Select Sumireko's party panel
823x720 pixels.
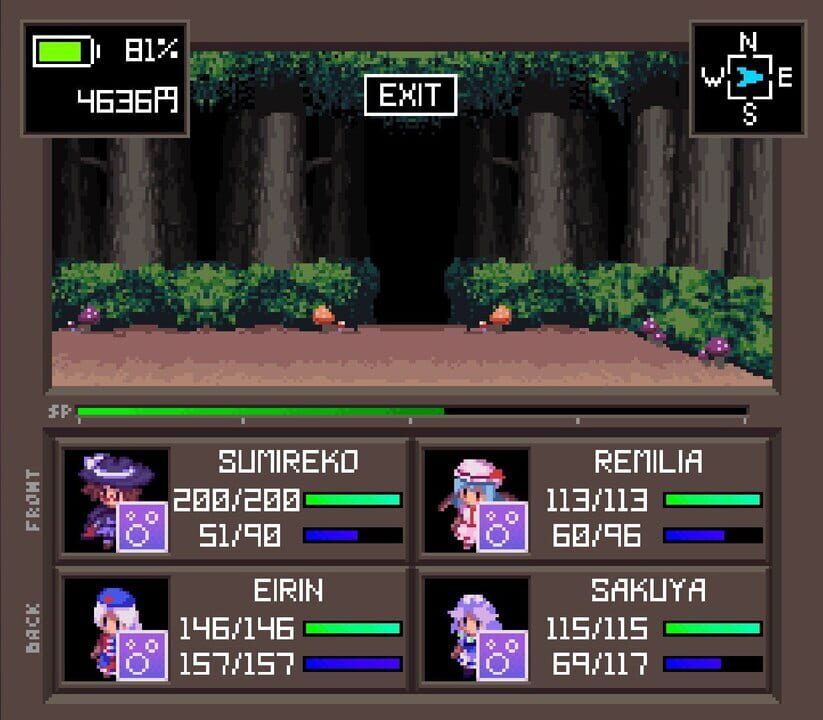[233, 499]
